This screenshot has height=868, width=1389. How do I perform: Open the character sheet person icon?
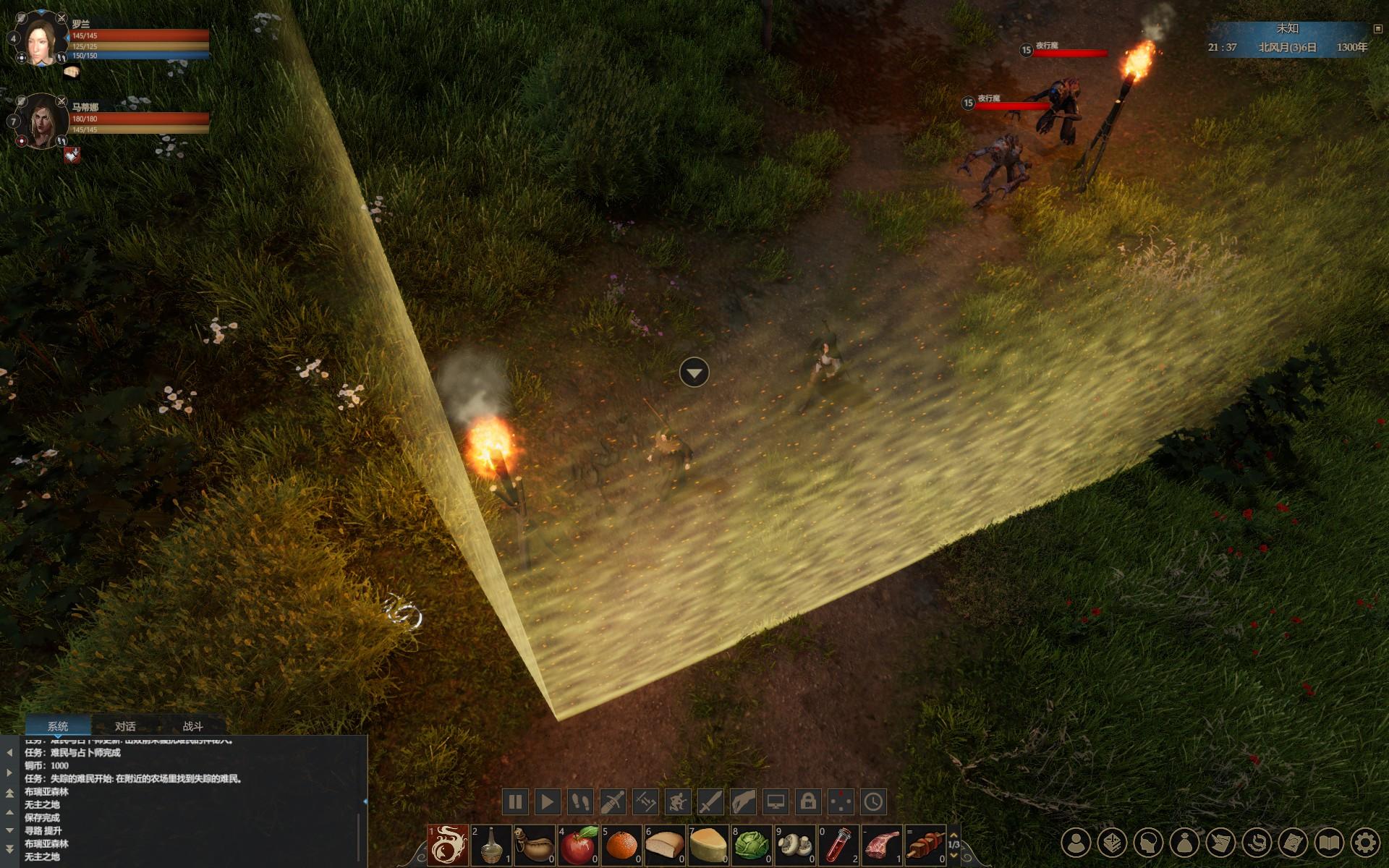(x=1076, y=843)
